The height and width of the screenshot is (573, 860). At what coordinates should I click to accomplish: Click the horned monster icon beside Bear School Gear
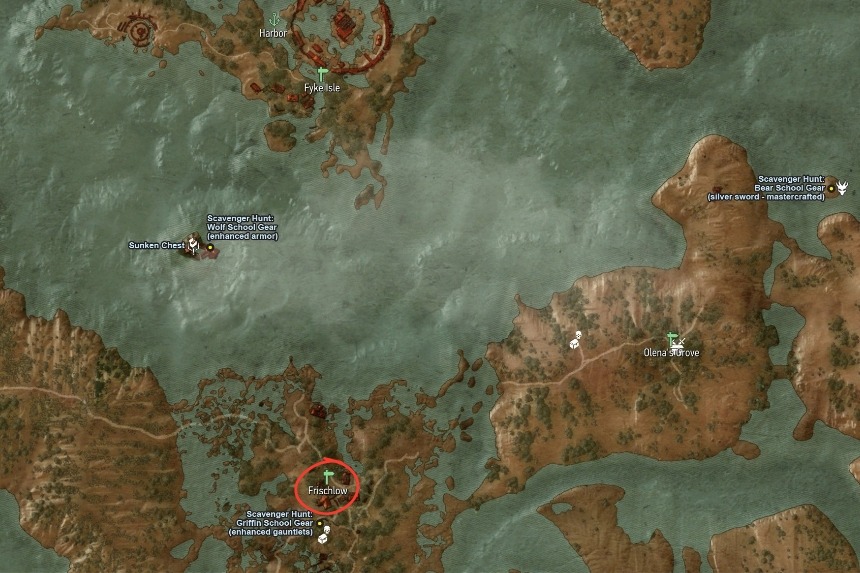(843, 186)
